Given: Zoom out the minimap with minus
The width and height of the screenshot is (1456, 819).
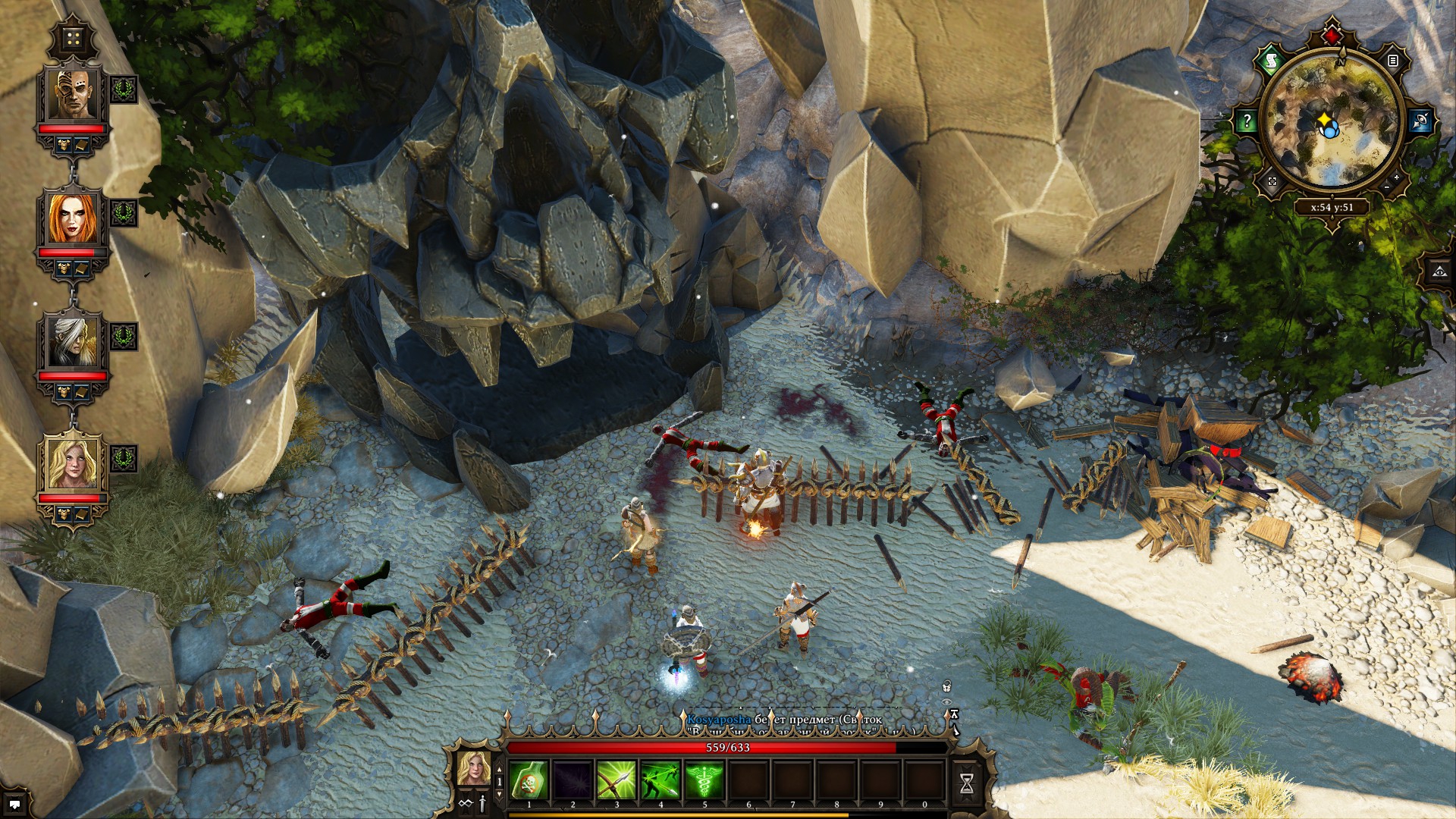Looking at the screenshot, I should pyautogui.click(x=1386, y=187).
